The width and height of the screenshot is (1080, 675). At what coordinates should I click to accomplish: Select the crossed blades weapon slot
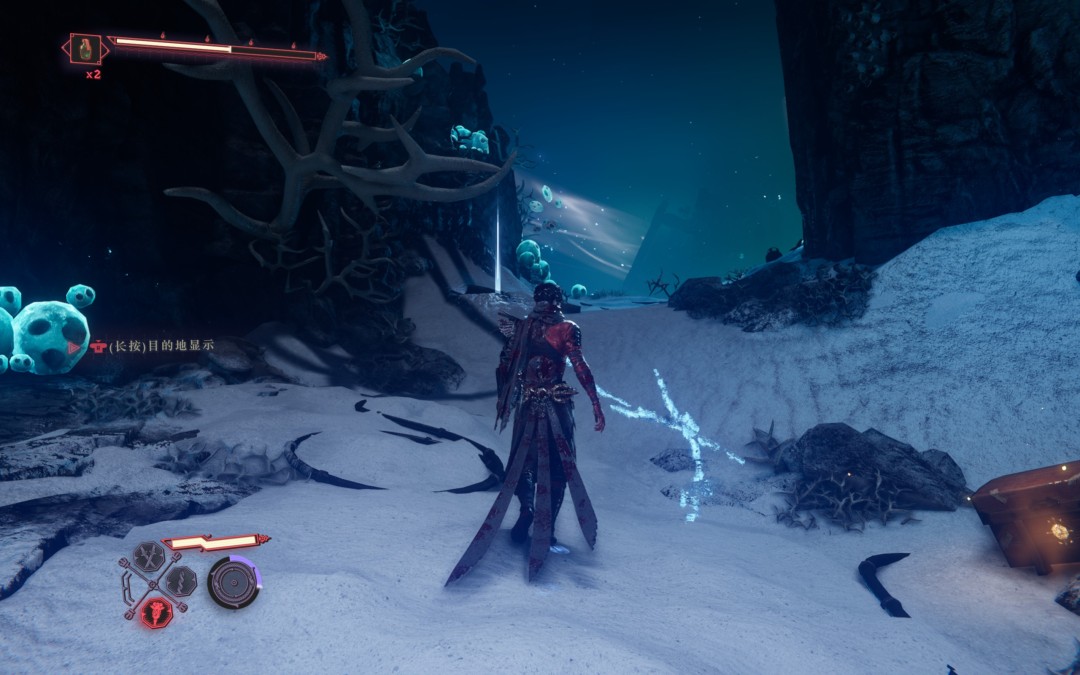pos(149,556)
